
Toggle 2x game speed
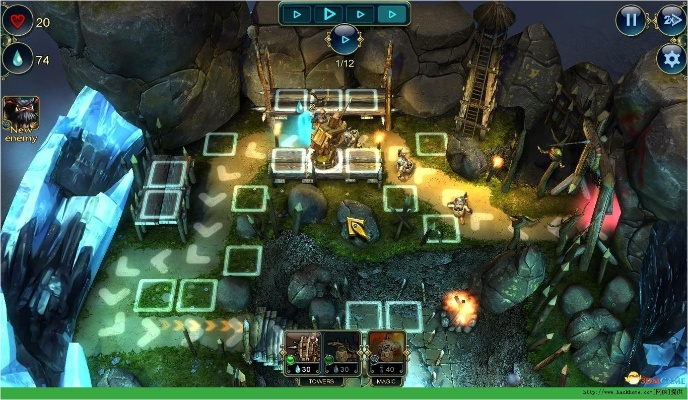pos(670,18)
